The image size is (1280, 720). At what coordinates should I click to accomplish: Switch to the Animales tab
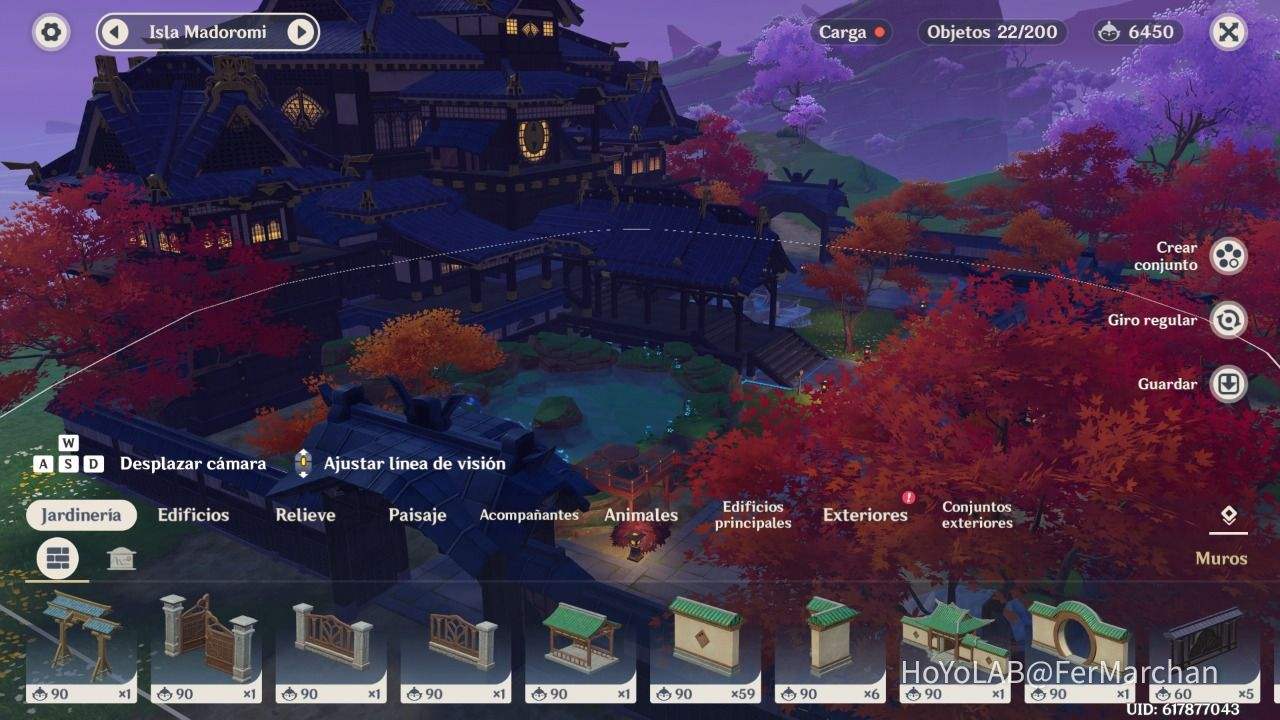[x=640, y=515]
